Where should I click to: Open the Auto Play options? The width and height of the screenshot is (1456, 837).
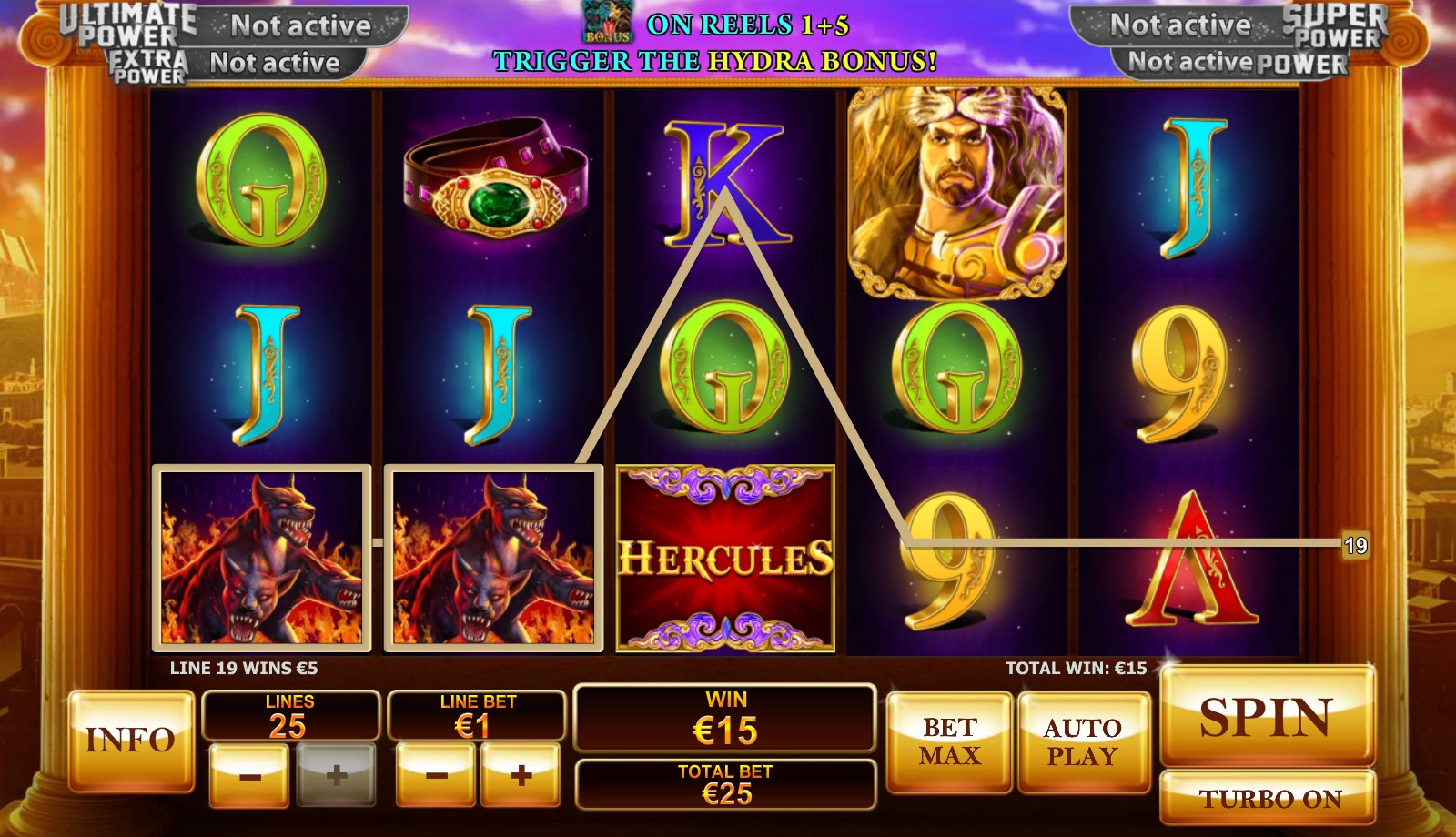click(1083, 741)
